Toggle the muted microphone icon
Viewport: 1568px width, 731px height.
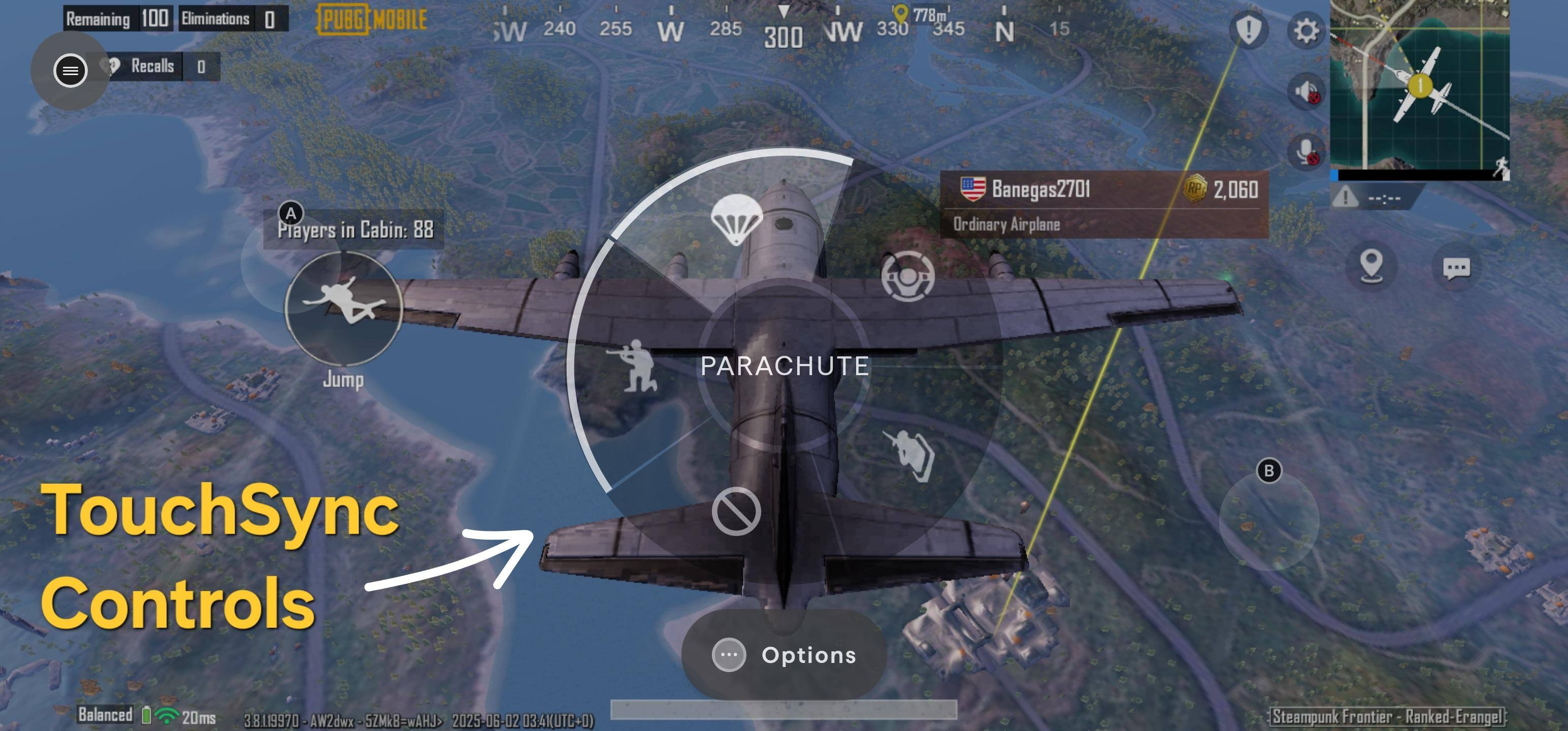1305,151
